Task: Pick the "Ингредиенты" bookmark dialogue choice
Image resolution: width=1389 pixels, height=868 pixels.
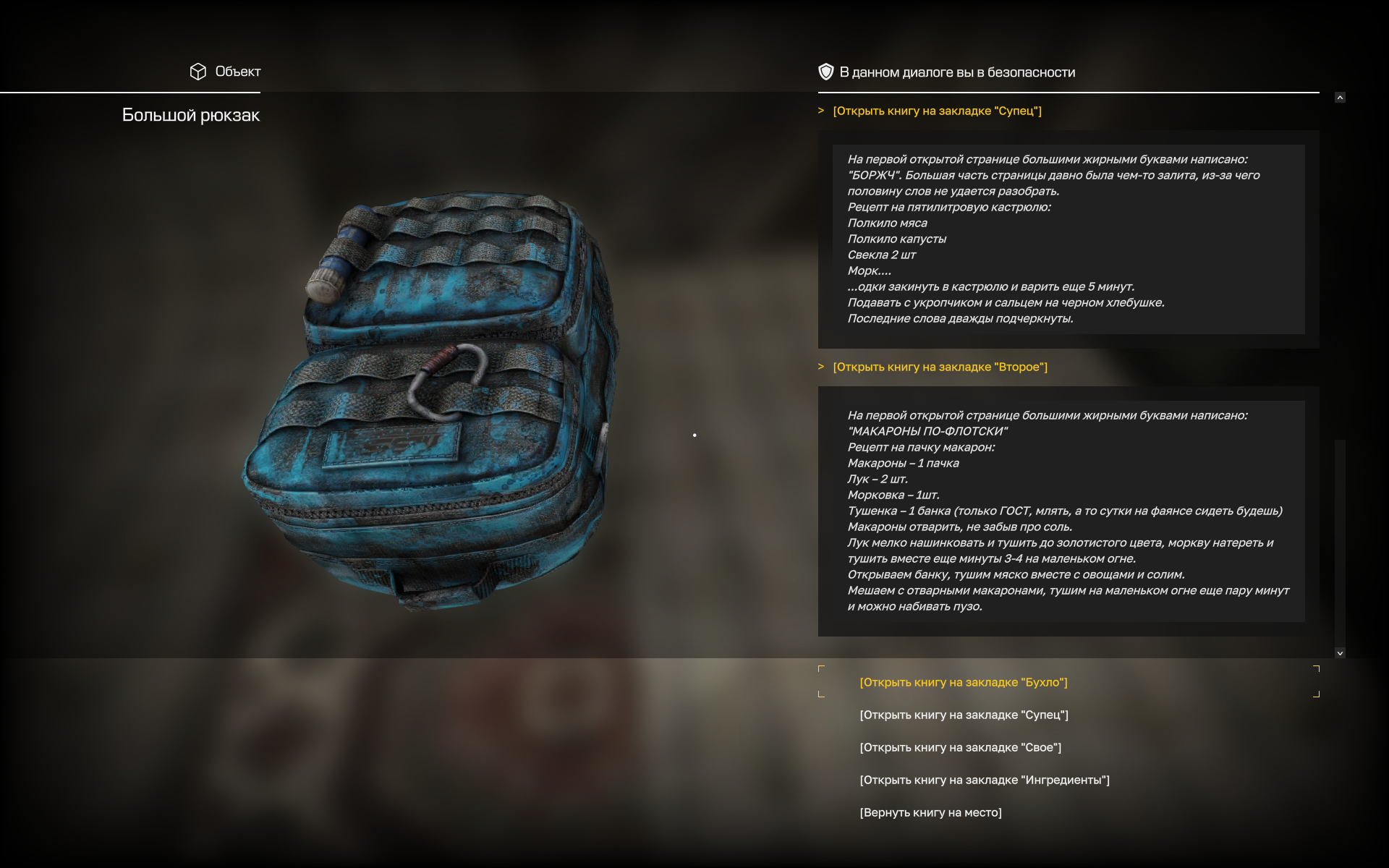Action: 984,780
